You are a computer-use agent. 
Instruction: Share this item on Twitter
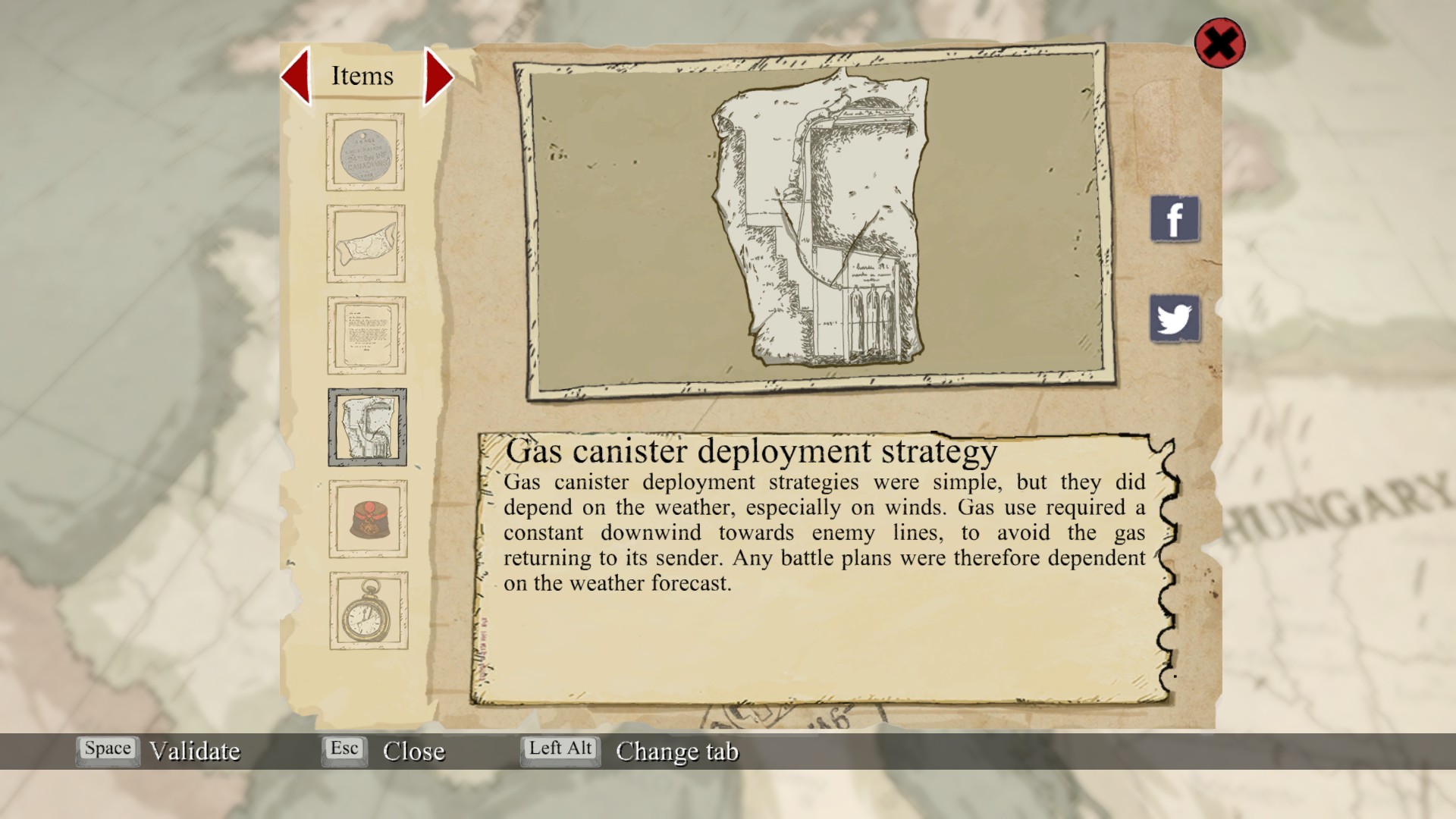click(1175, 318)
